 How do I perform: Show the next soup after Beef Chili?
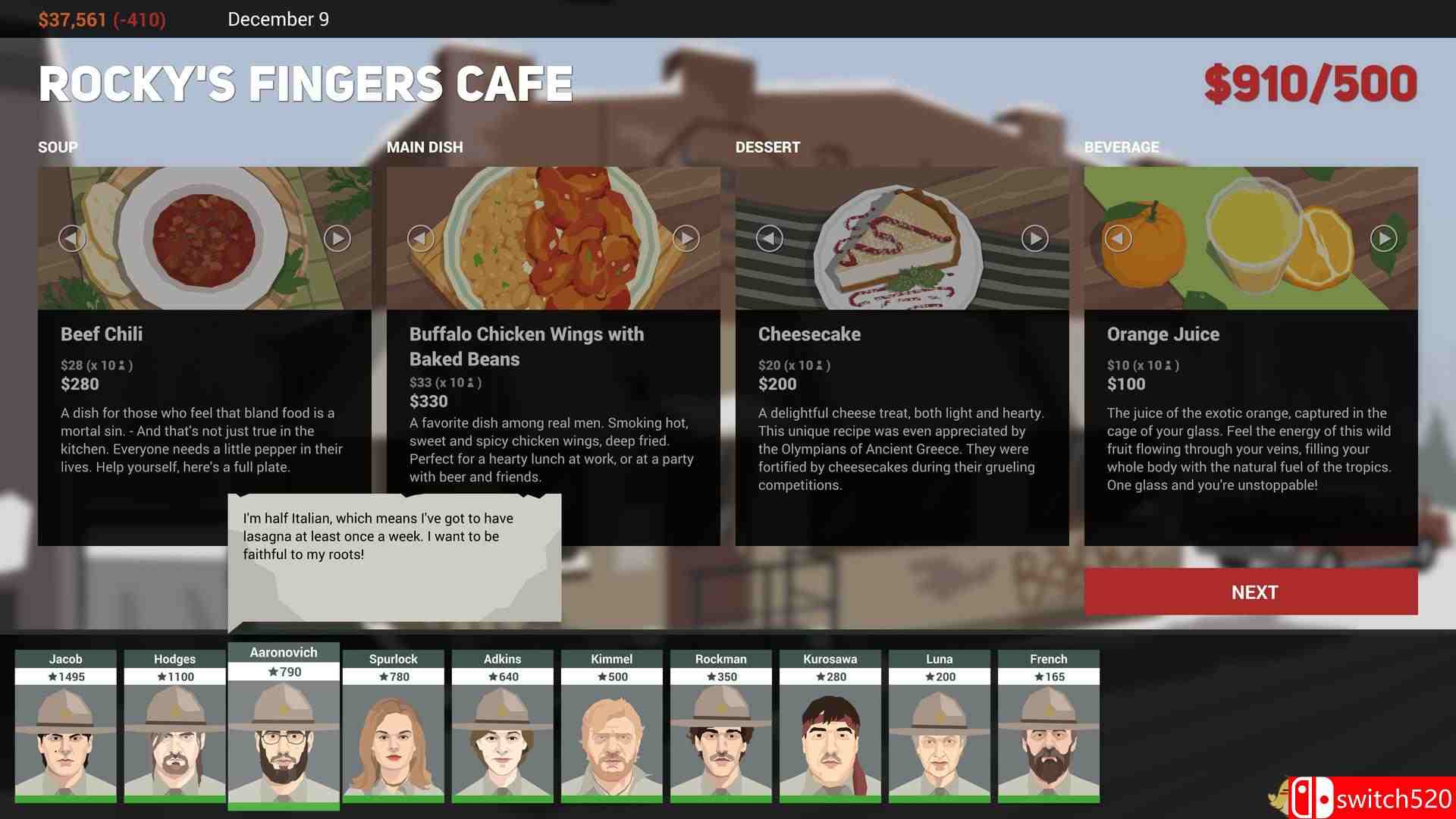[337, 239]
